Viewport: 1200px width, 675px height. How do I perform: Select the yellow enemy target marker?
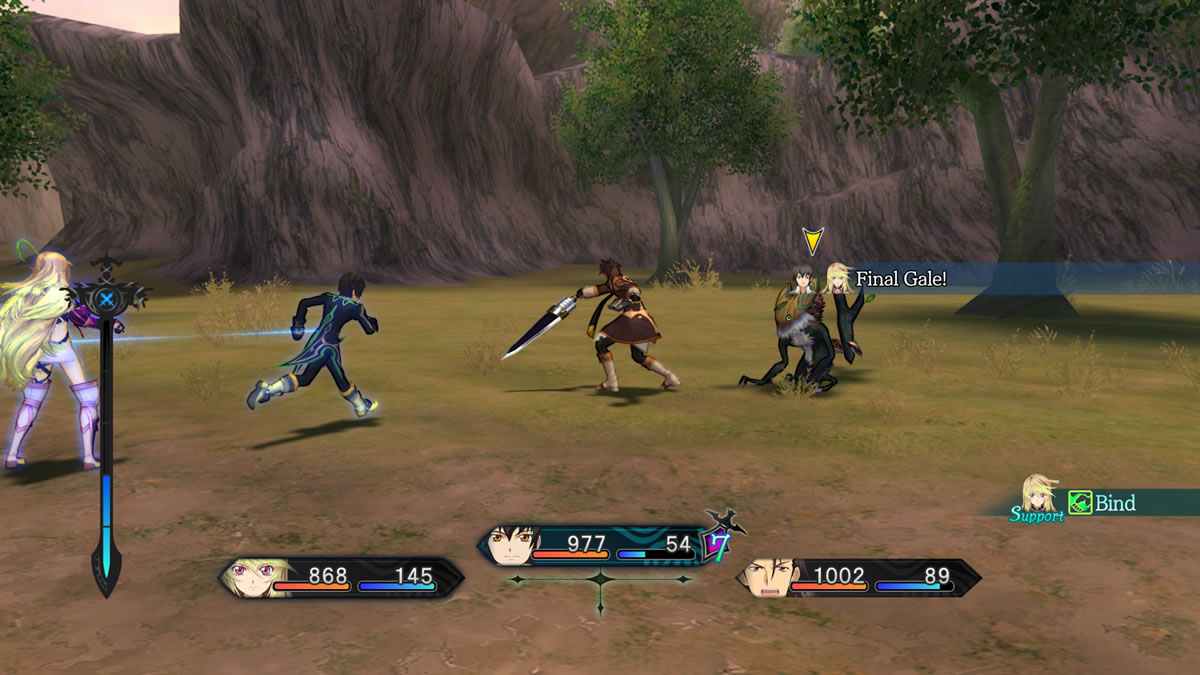813,241
